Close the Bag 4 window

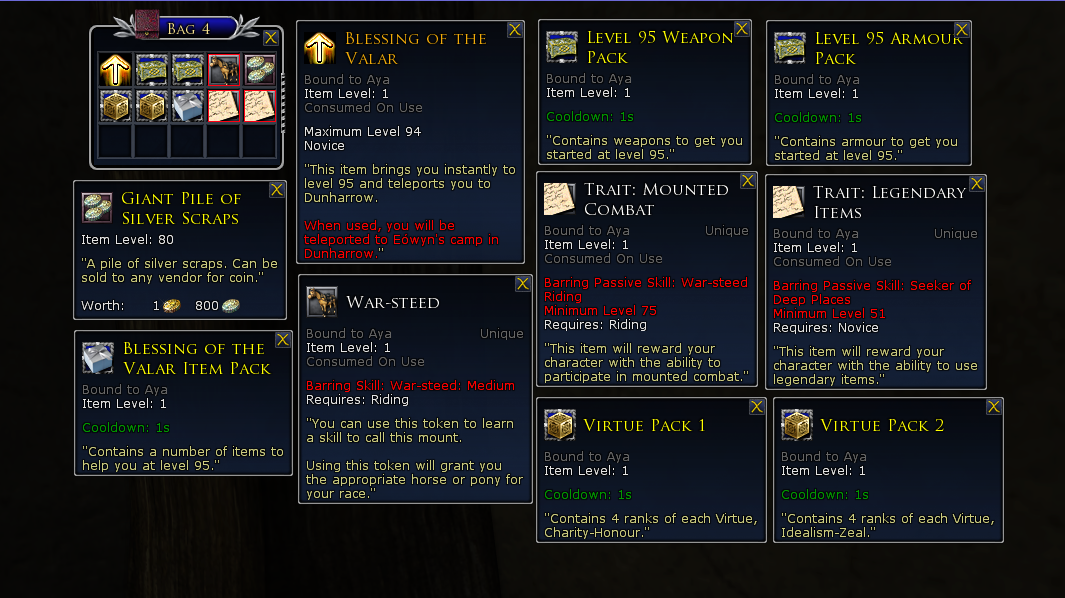270,38
